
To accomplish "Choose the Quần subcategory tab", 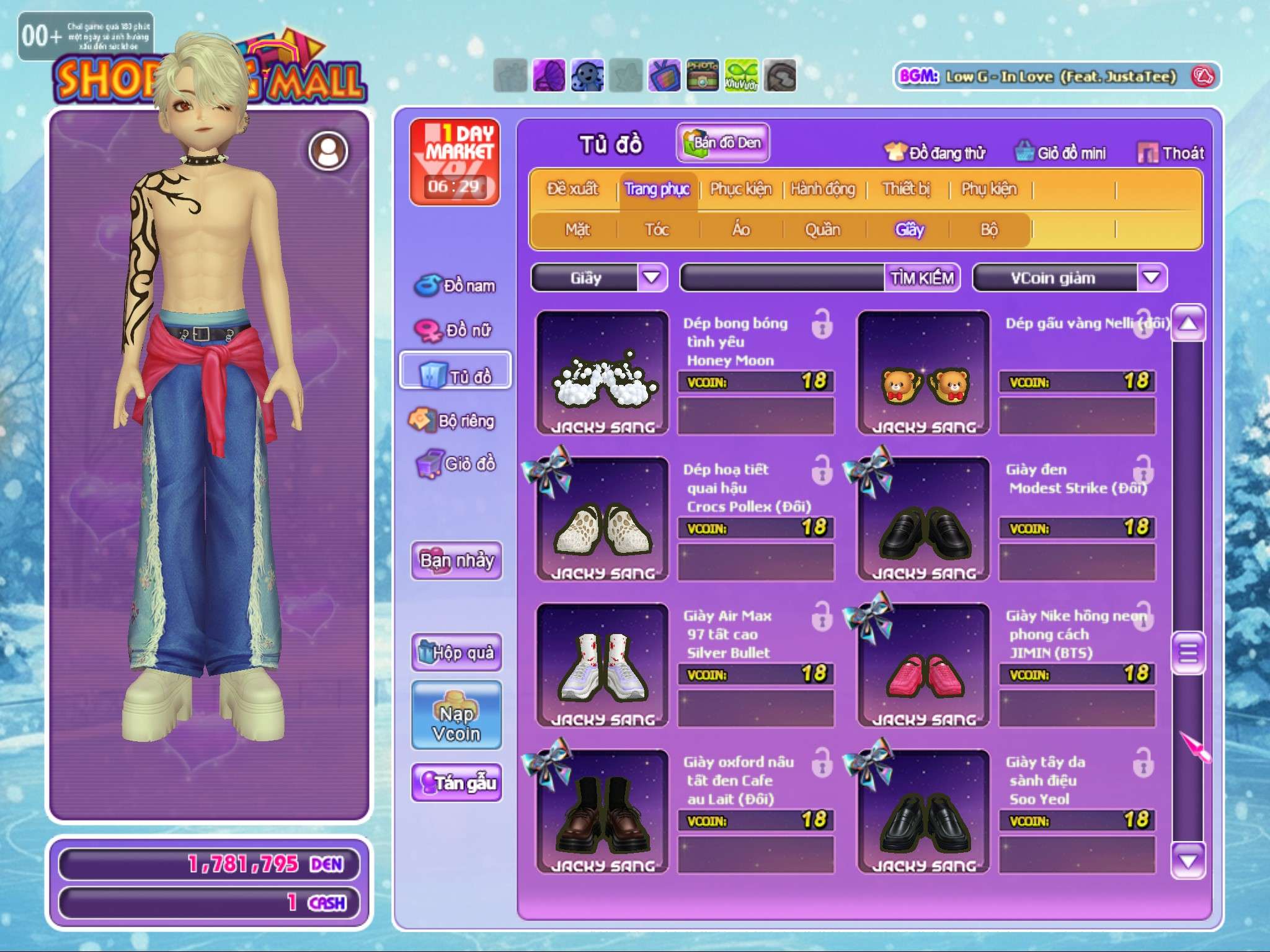I will point(822,230).
